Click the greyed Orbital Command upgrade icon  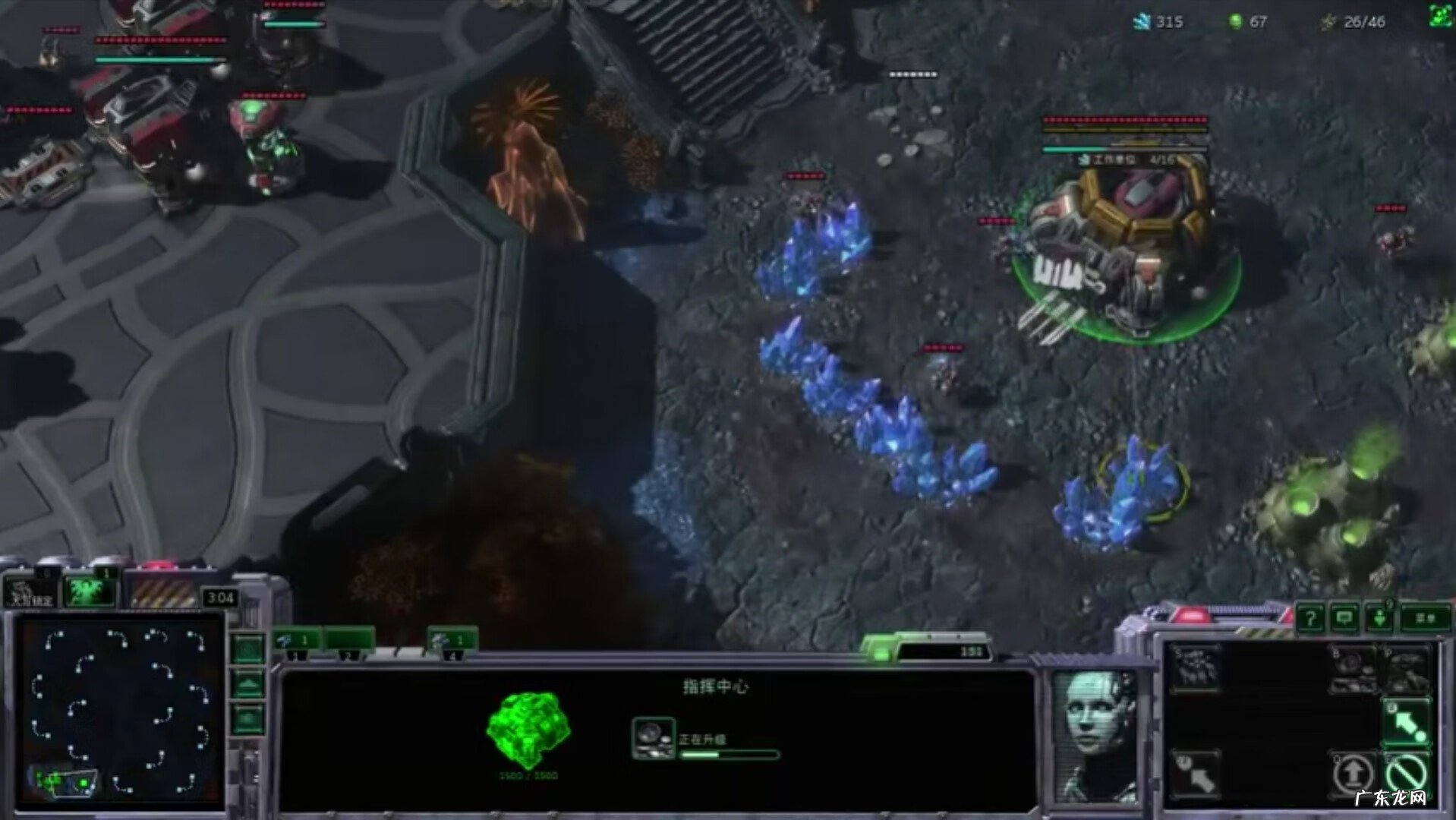(1353, 669)
